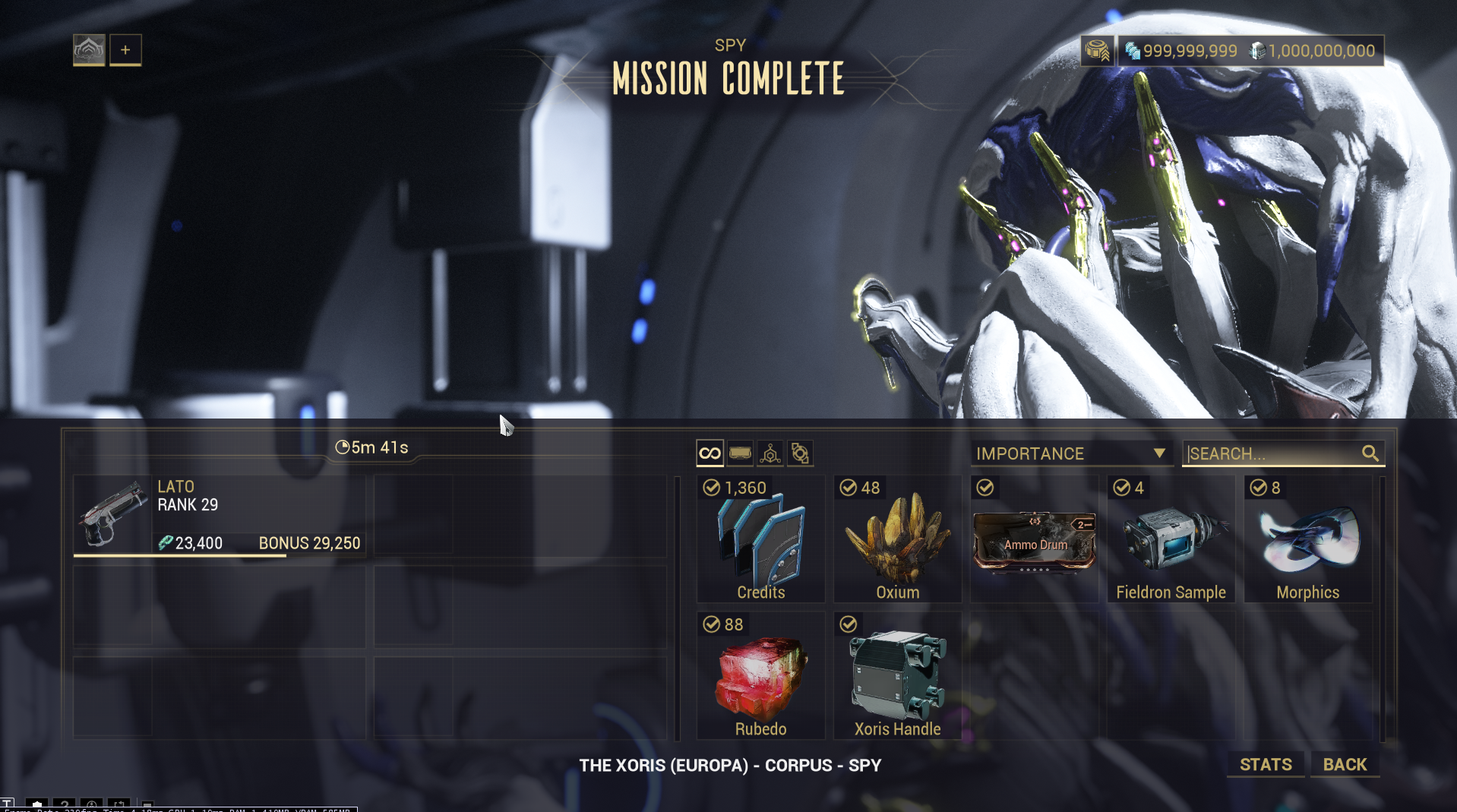Select the Xoris Handle reward
The height and width of the screenshot is (812, 1457).
pos(897,676)
